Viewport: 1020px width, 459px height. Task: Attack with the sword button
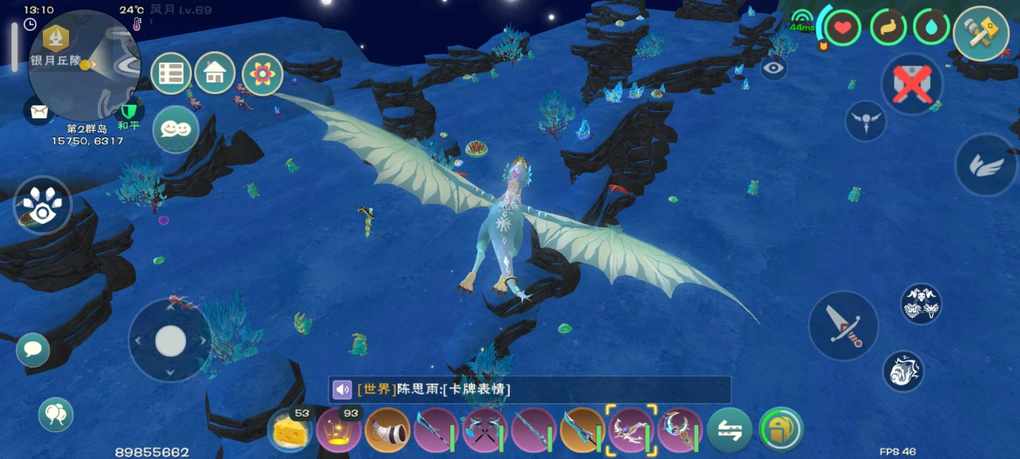pyautogui.click(x=843, y=325)
